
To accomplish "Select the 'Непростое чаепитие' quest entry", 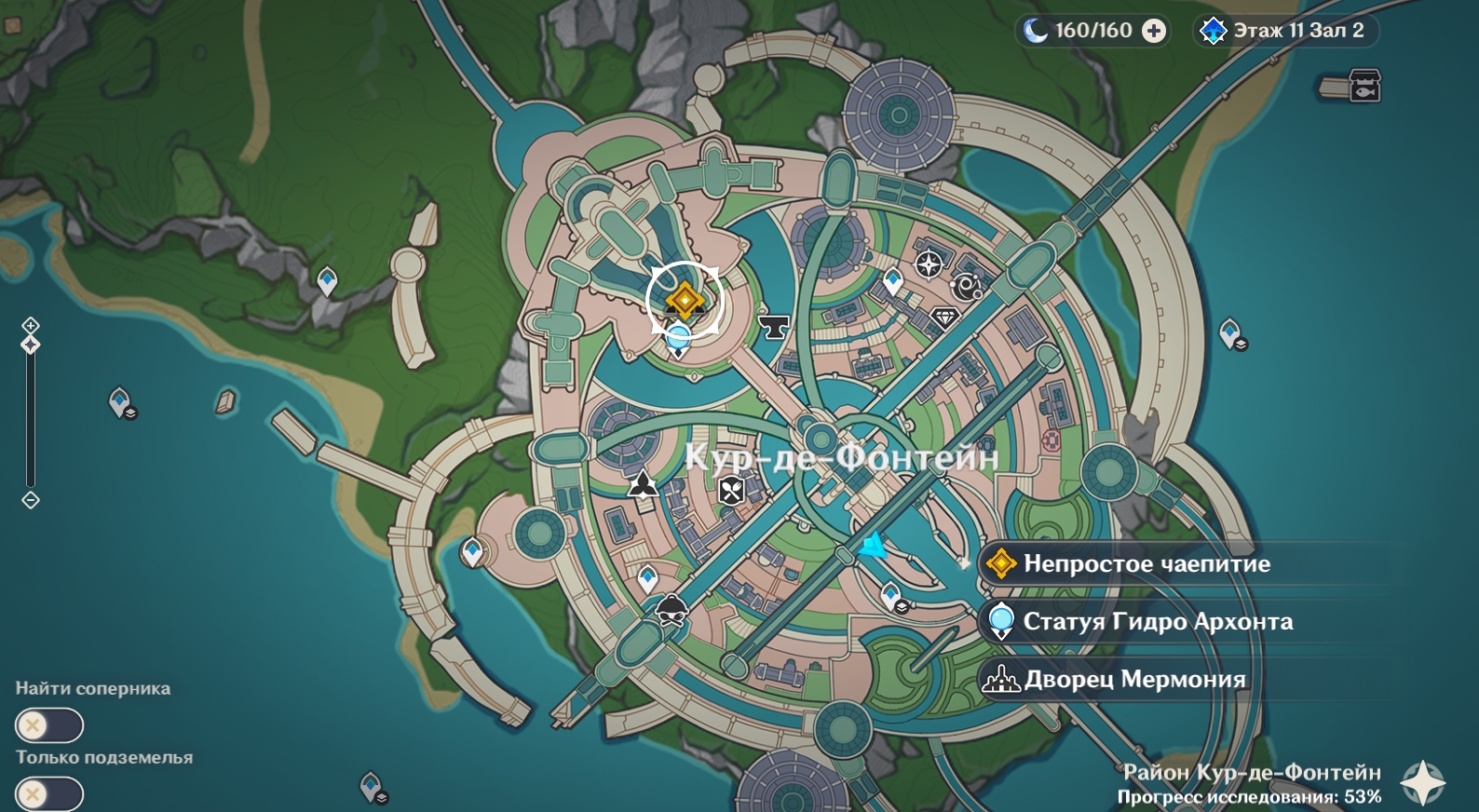I will (1146, 564).
